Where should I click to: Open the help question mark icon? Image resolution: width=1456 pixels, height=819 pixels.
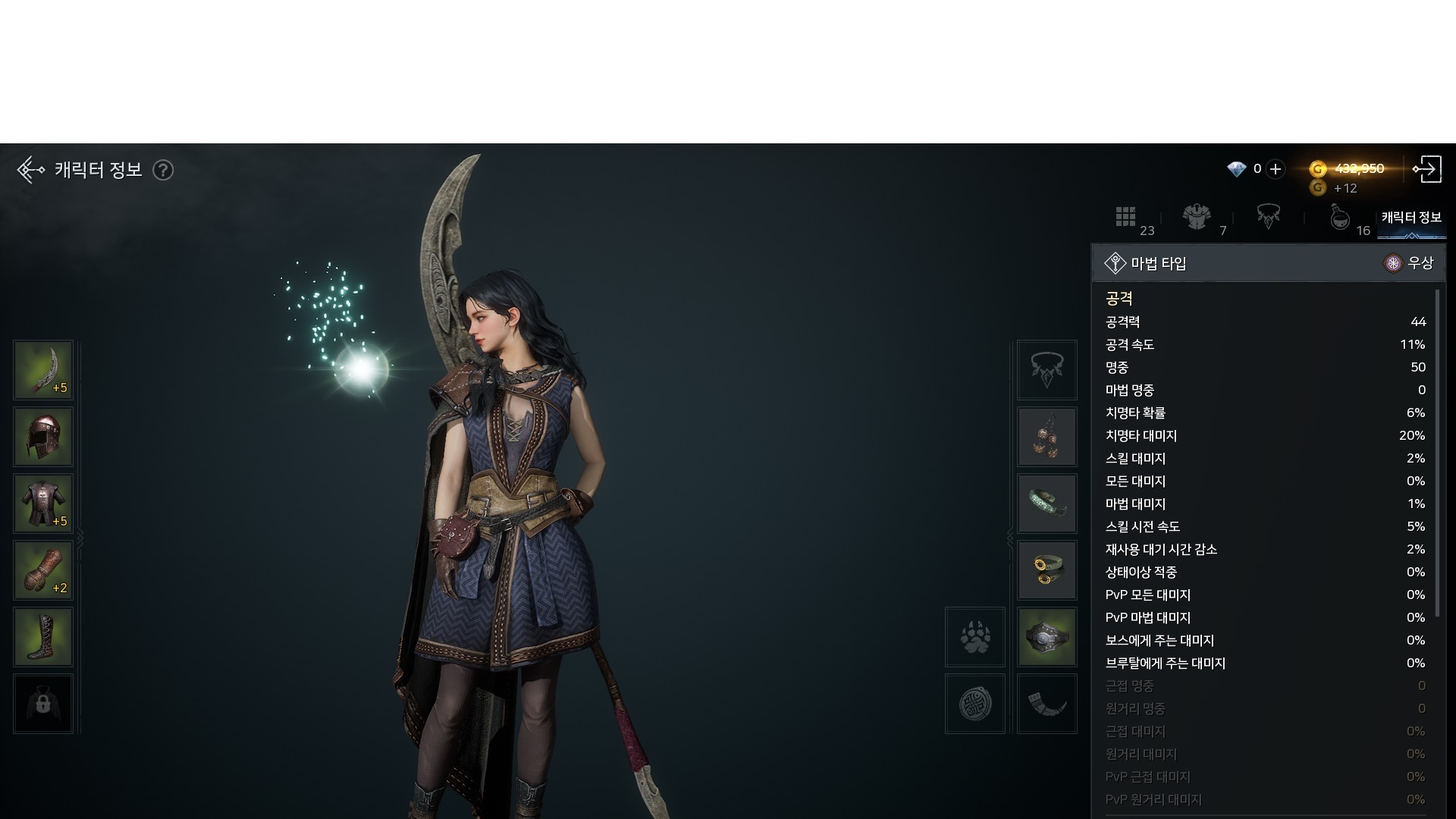point(163,170)
